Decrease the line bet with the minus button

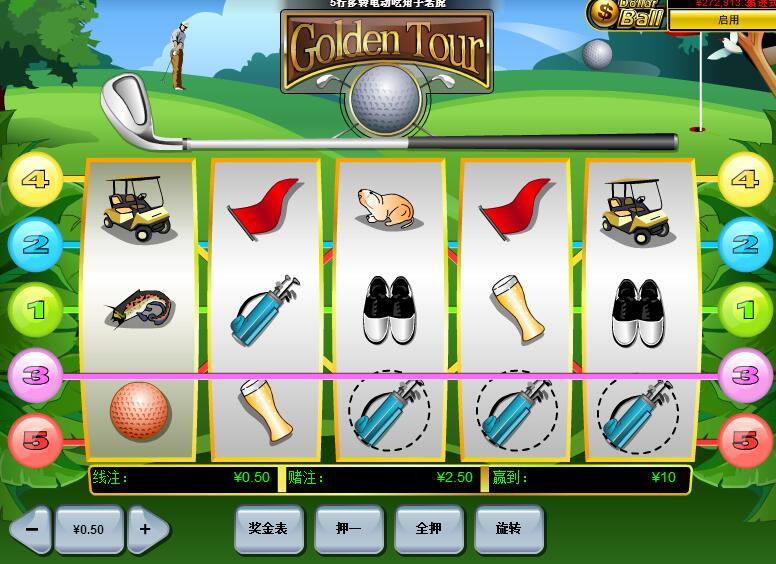pyautogui.click(x=31, y=529)
